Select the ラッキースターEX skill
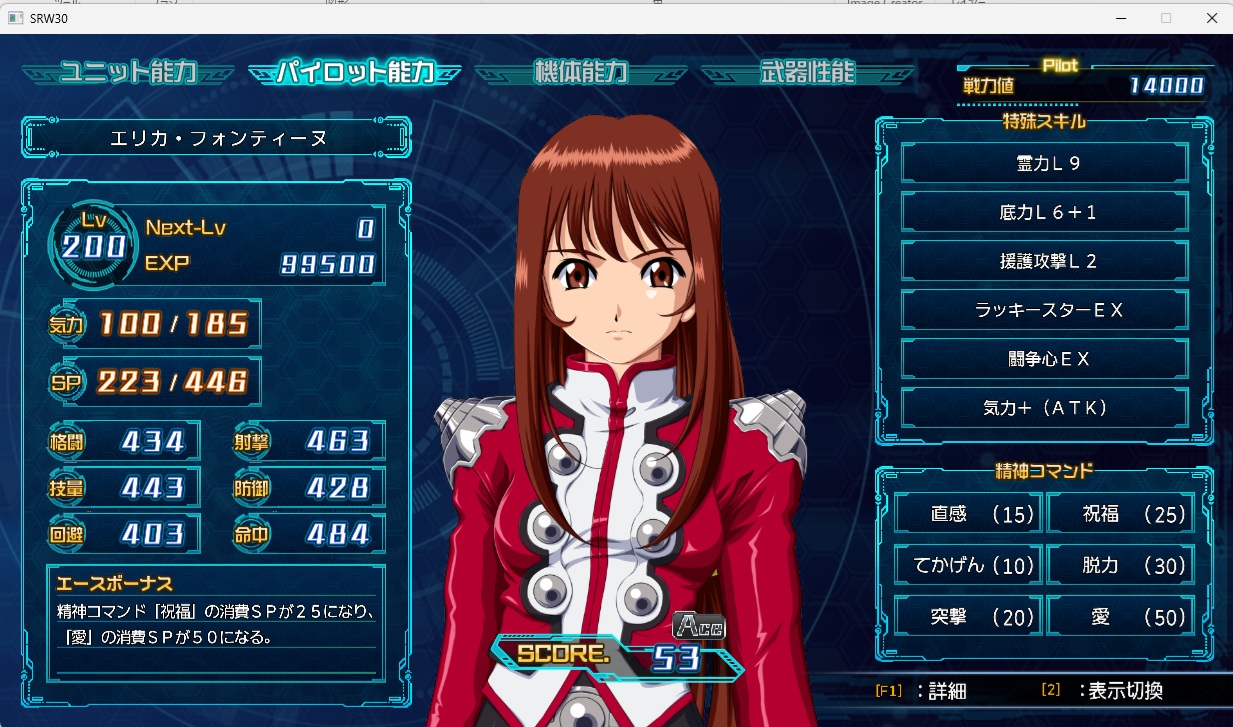This screenshot has height=727, width=1233. (x=1045, y=310)
